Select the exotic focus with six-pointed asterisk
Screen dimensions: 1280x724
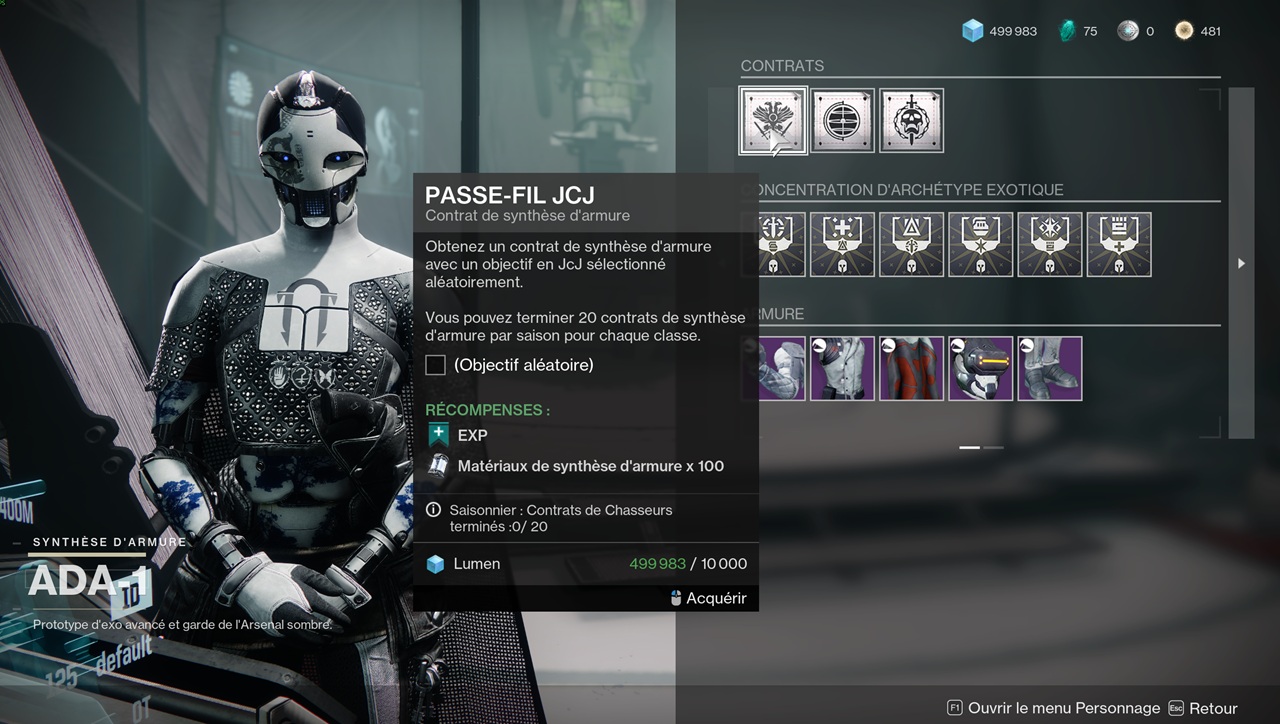[980, 244]
